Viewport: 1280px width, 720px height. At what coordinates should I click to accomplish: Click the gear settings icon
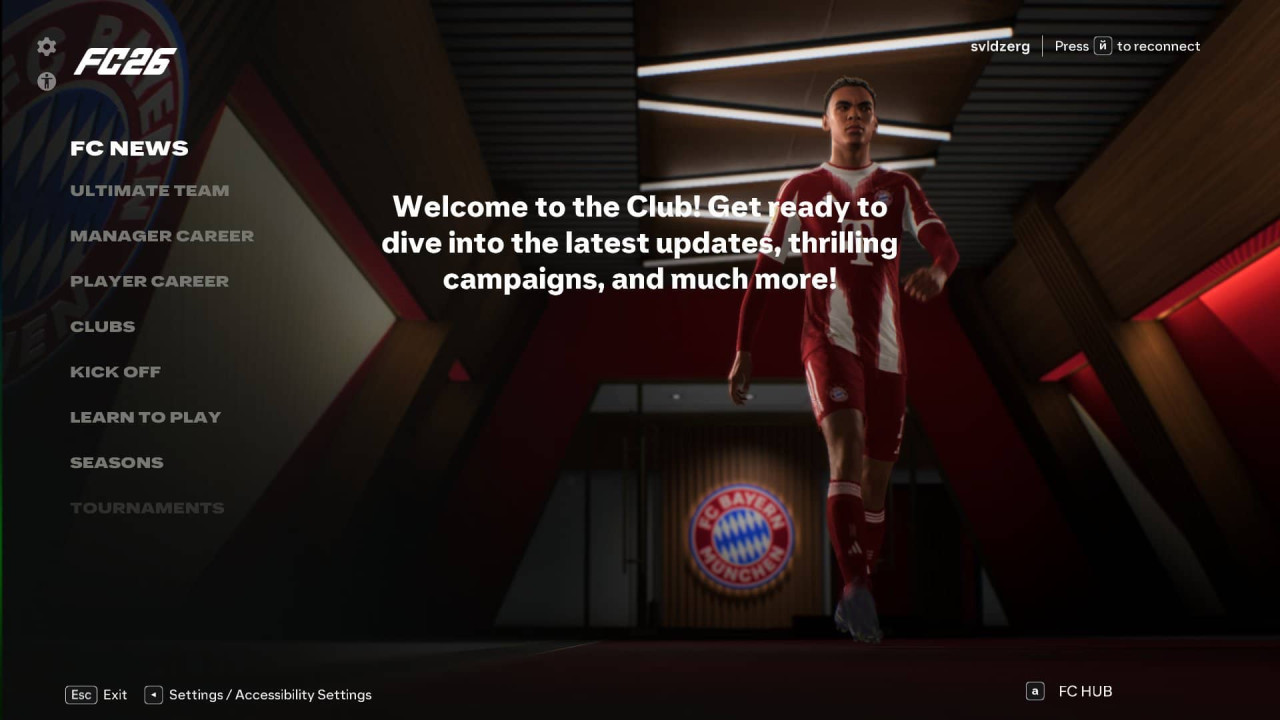pyautogui.click(x=47, y=47)
